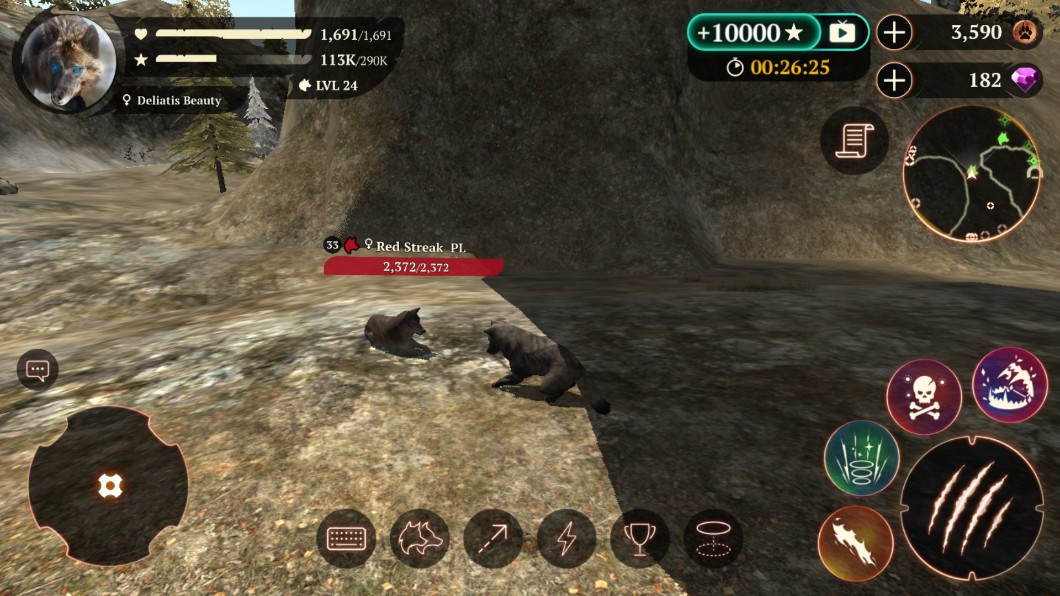
Task: Use the claw slash attack
Action: coord(967,509)
